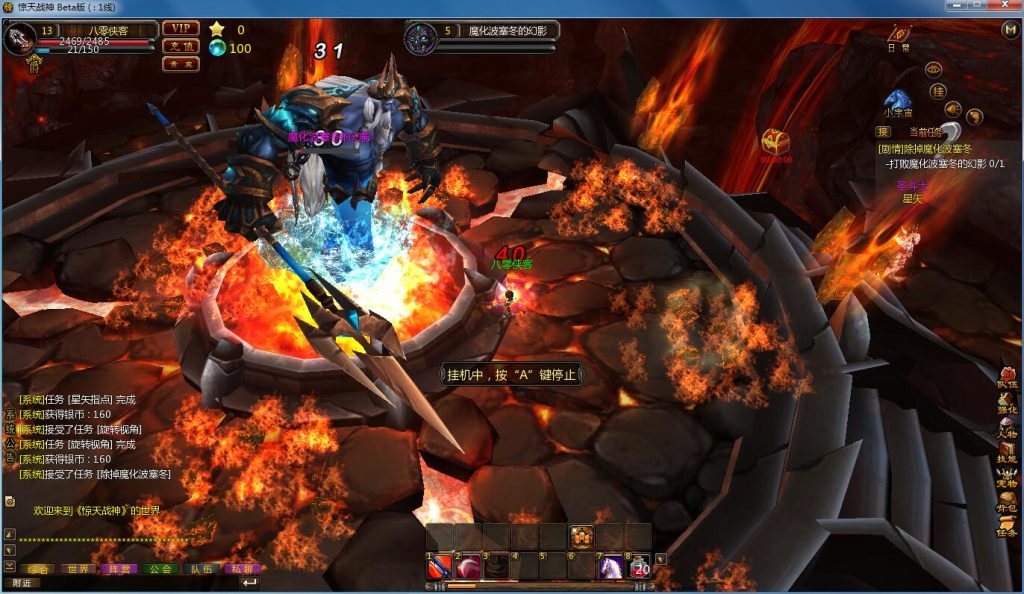Click the chat send enter-arrow button

click(249, 582)
